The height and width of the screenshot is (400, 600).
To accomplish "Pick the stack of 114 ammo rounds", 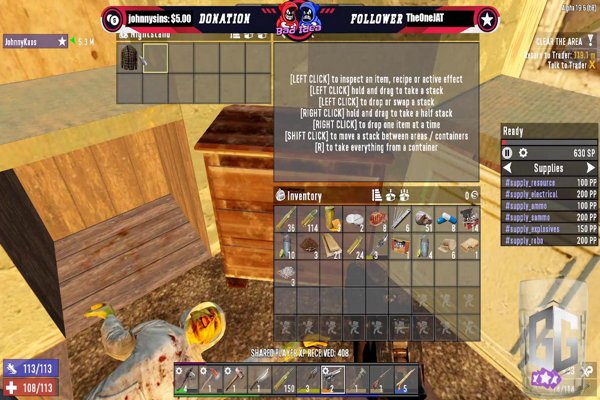I will [308, 219].
